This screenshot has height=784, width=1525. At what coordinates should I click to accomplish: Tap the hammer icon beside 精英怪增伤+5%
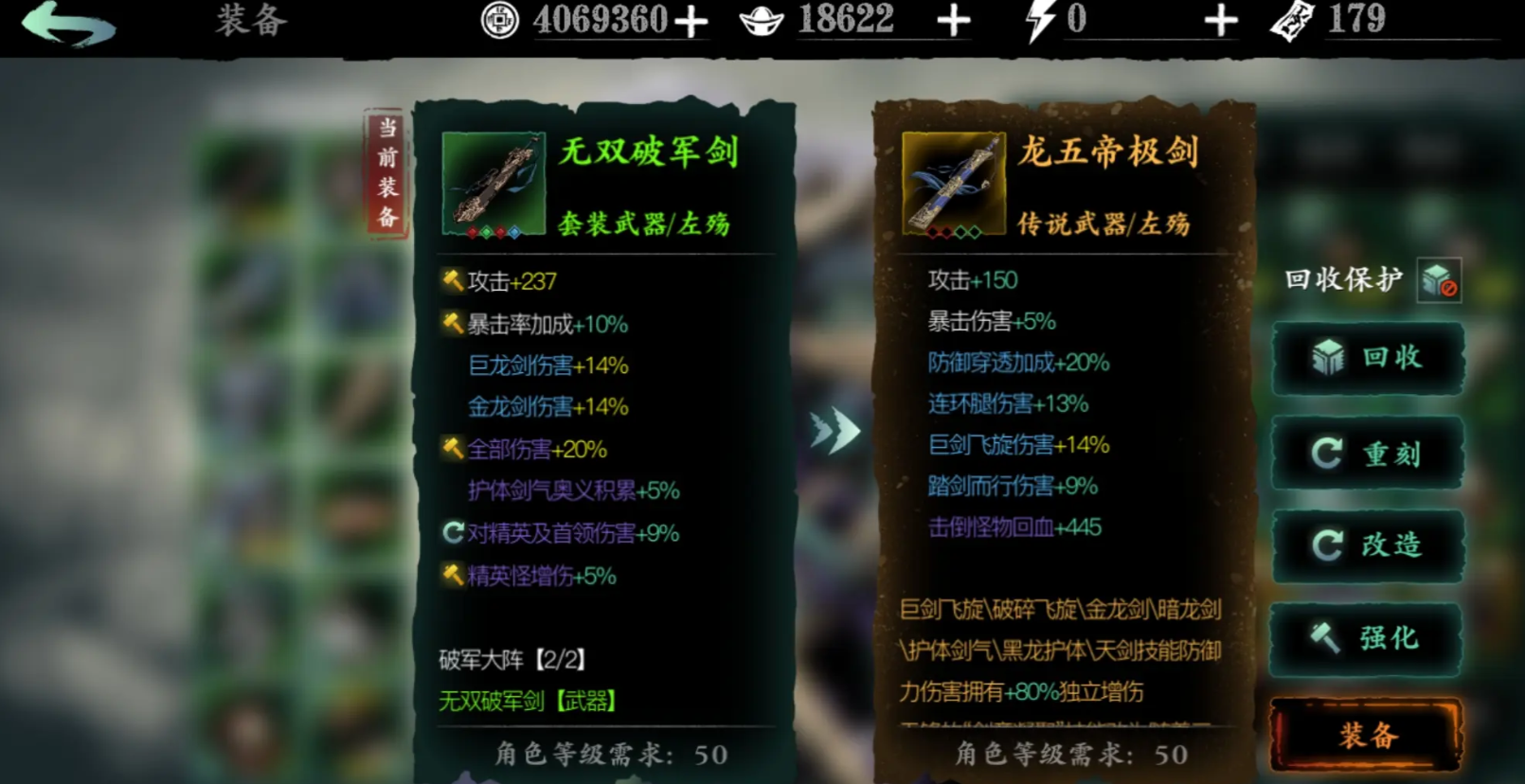point(453,576)
